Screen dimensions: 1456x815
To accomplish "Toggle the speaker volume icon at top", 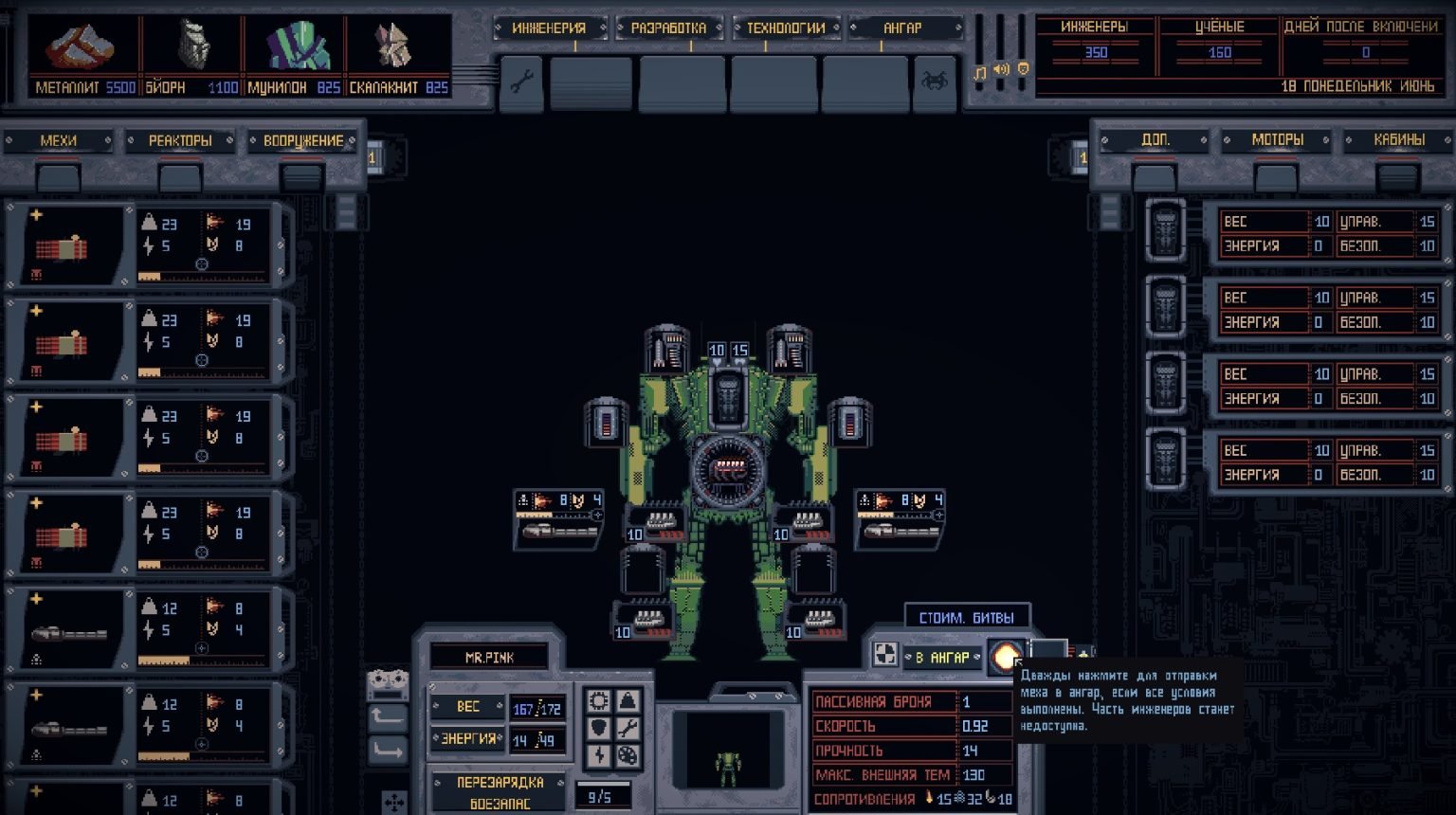I will tap(1000, 69).
